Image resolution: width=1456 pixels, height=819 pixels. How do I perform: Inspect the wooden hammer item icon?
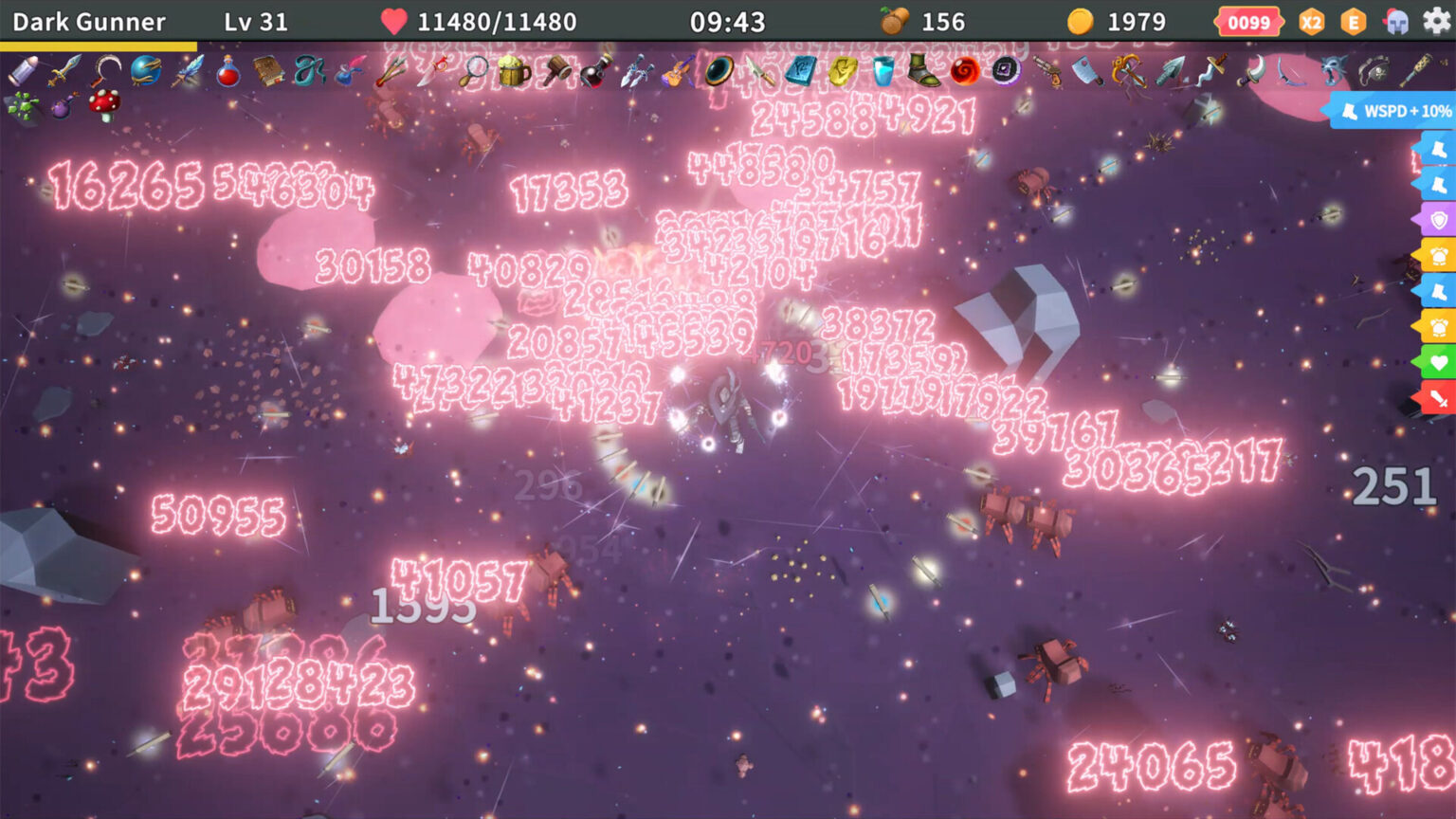[x=555, y=71]
